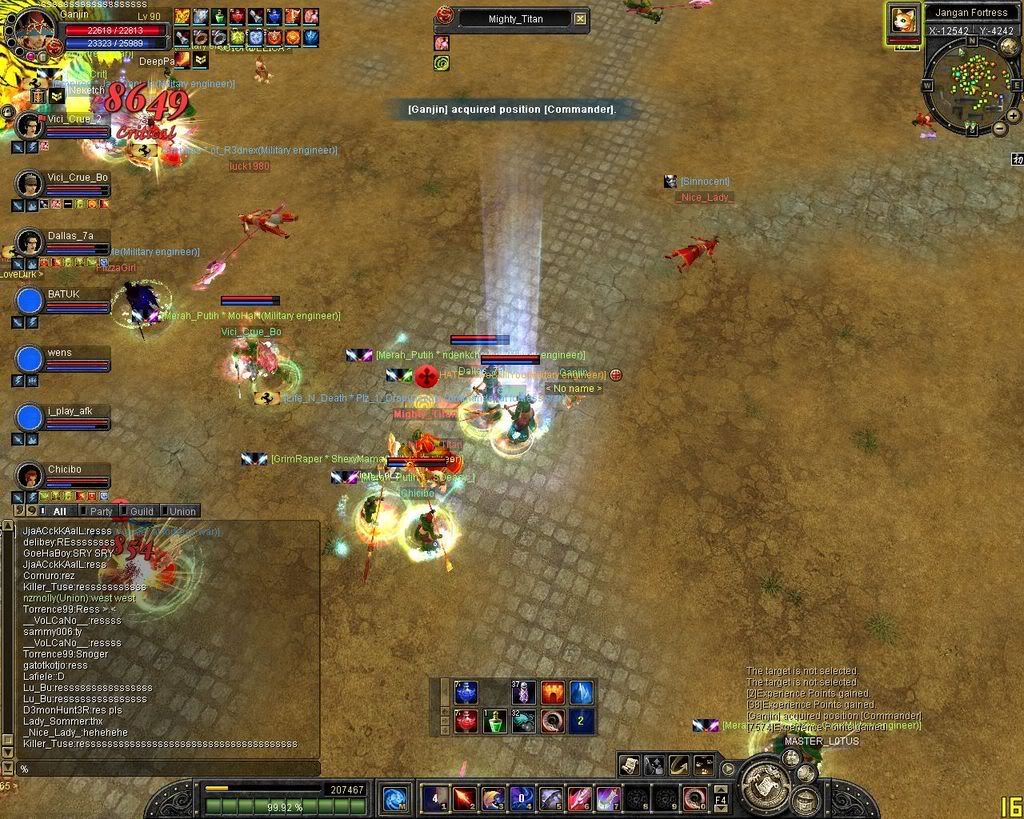Select the All chat tab
Screen dimensions: 1024x819
click(59, 511)
